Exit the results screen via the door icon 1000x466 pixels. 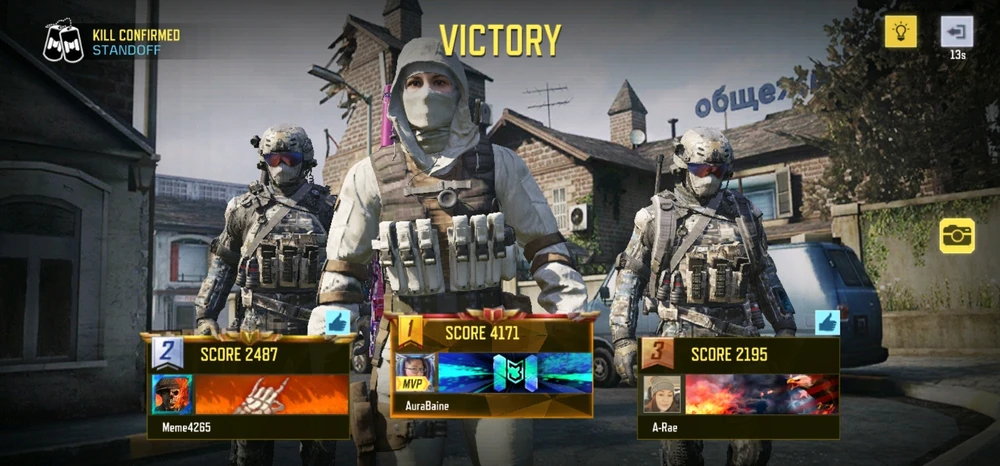[x=957, y=32]
